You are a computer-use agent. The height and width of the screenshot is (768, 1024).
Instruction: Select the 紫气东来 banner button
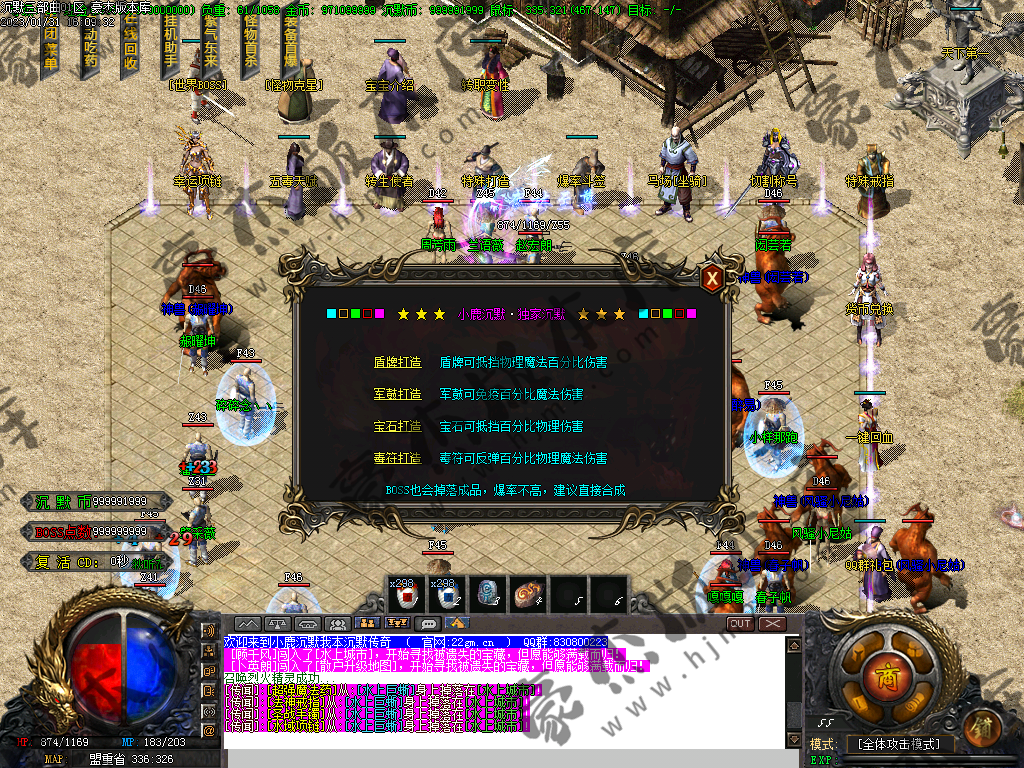click(210, 49)
